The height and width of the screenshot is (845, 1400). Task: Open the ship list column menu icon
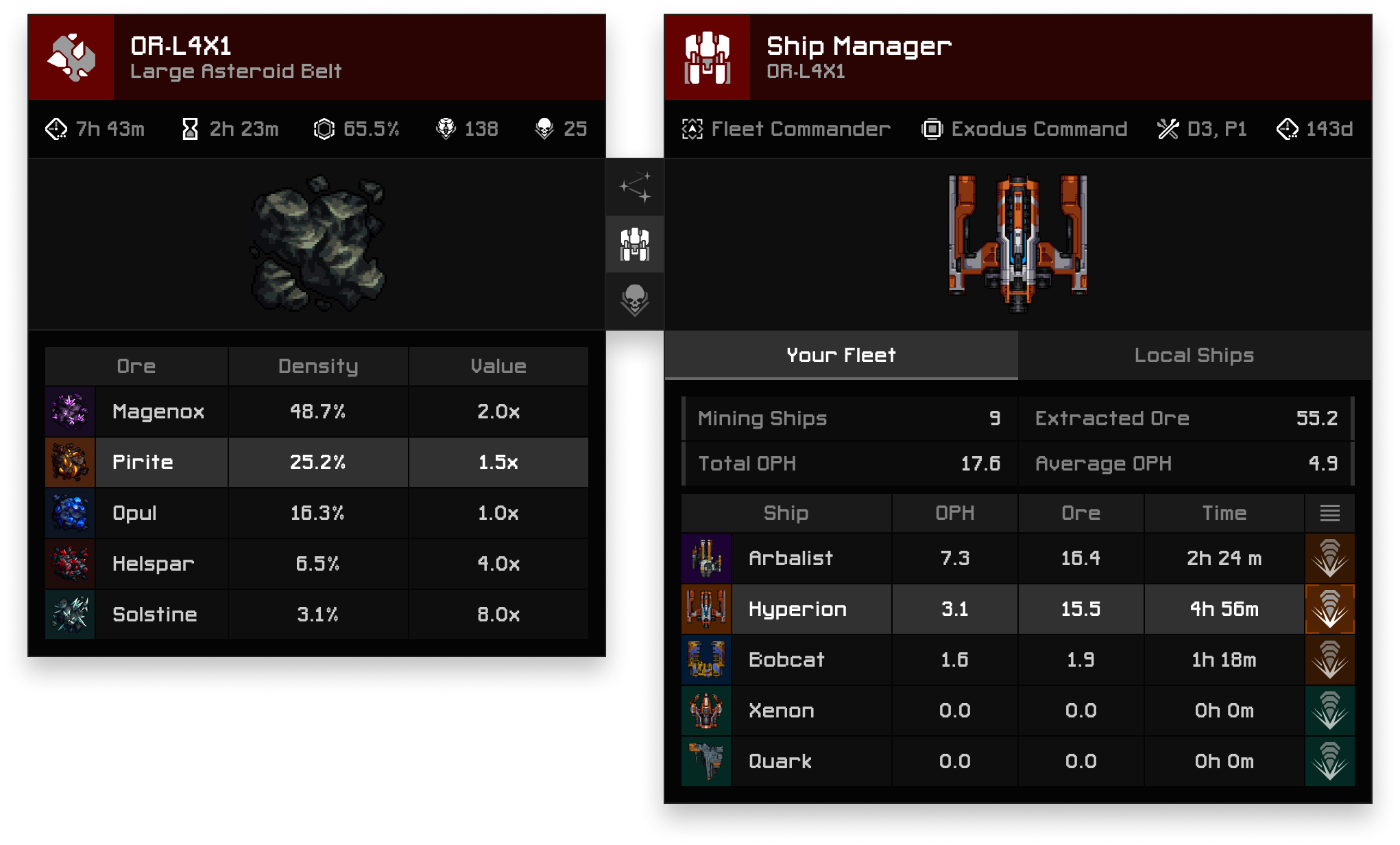click(x=1329, y=513)
